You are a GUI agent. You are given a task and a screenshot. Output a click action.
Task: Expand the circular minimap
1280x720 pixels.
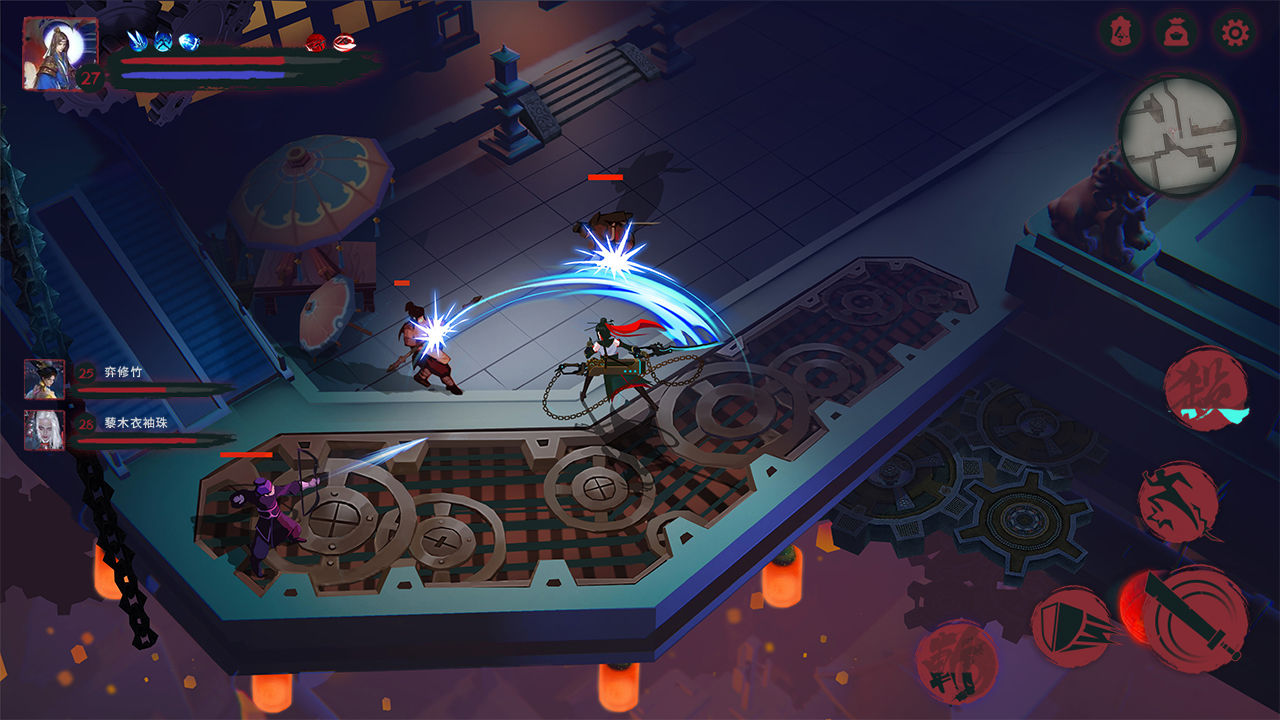click(x=1179, y=135)
